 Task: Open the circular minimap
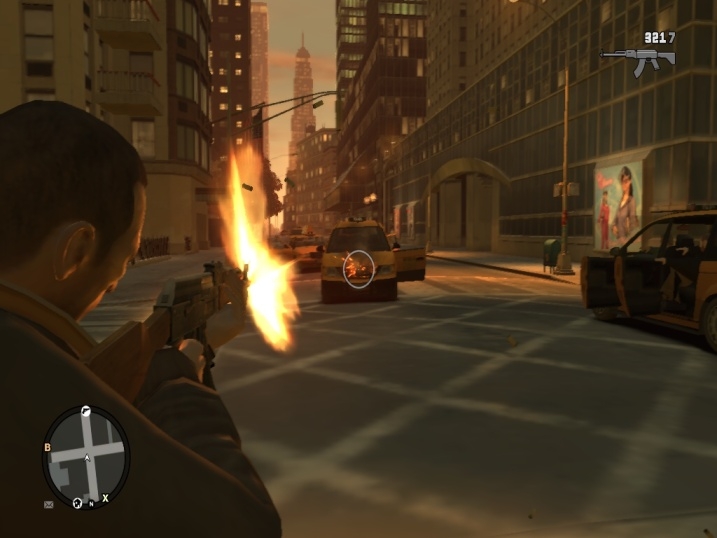pyautogui.click(x=86, y=456)
